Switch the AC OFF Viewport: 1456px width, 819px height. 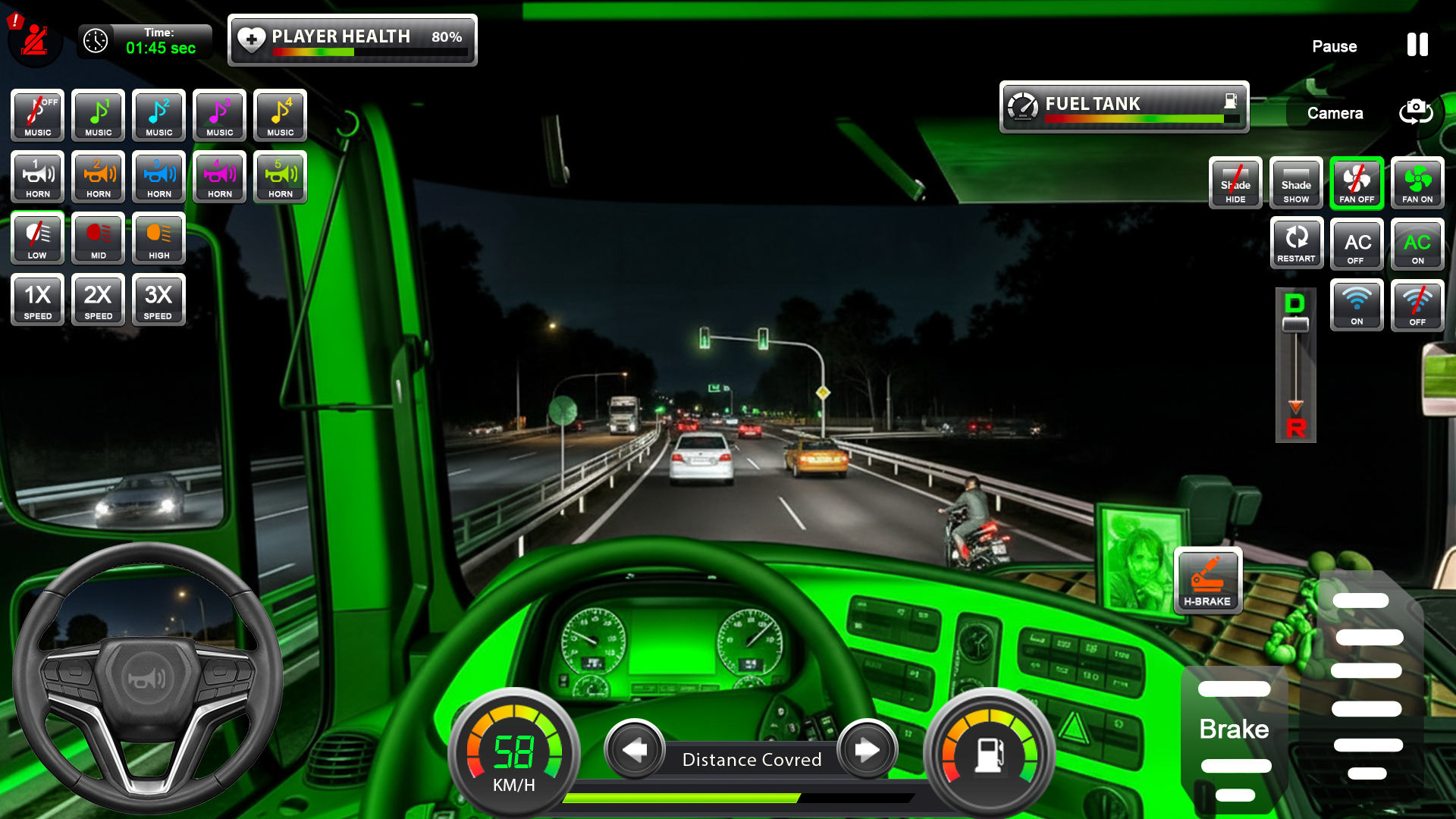[1357, 244]
